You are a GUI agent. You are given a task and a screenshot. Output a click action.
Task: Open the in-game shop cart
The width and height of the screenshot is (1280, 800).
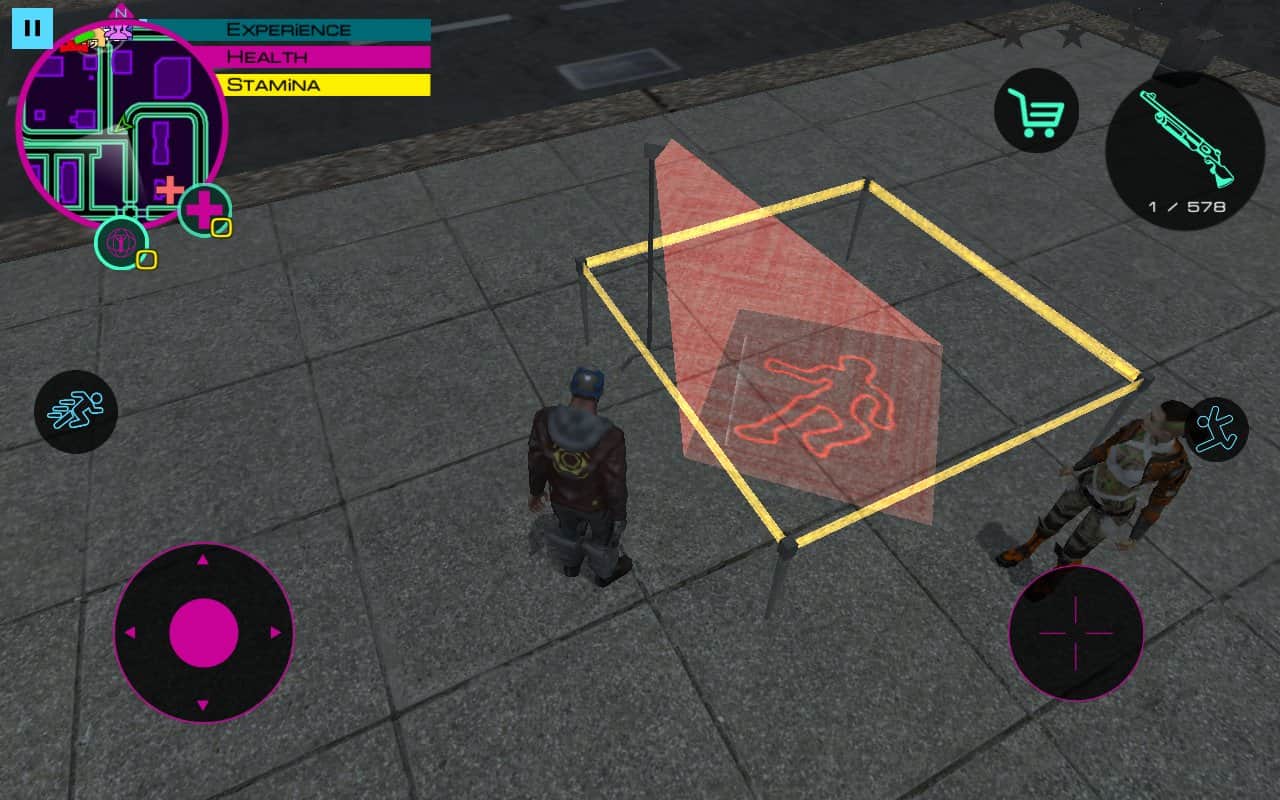[1038, 111]
